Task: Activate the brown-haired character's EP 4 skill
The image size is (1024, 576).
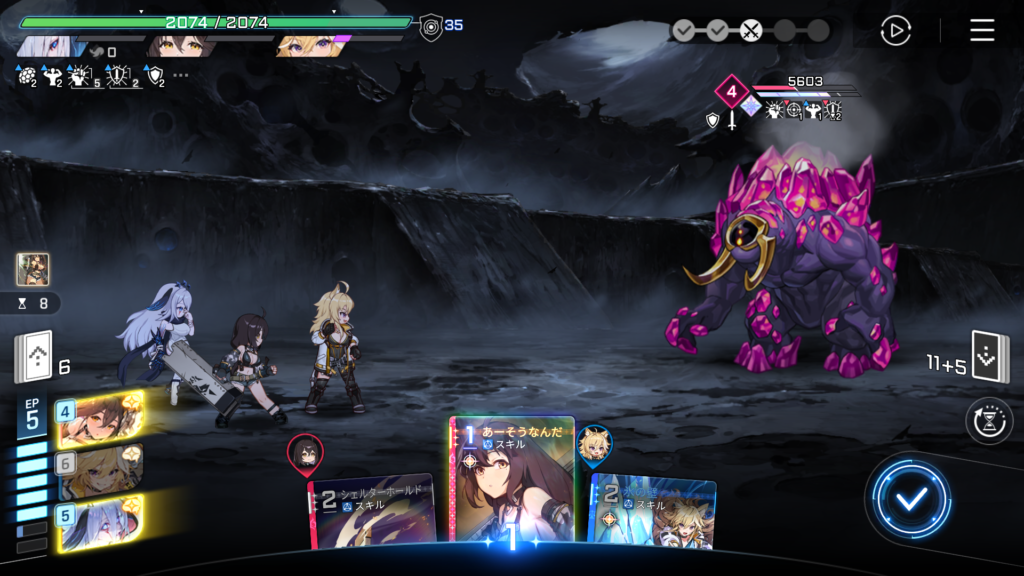Action: pos(98,418)
